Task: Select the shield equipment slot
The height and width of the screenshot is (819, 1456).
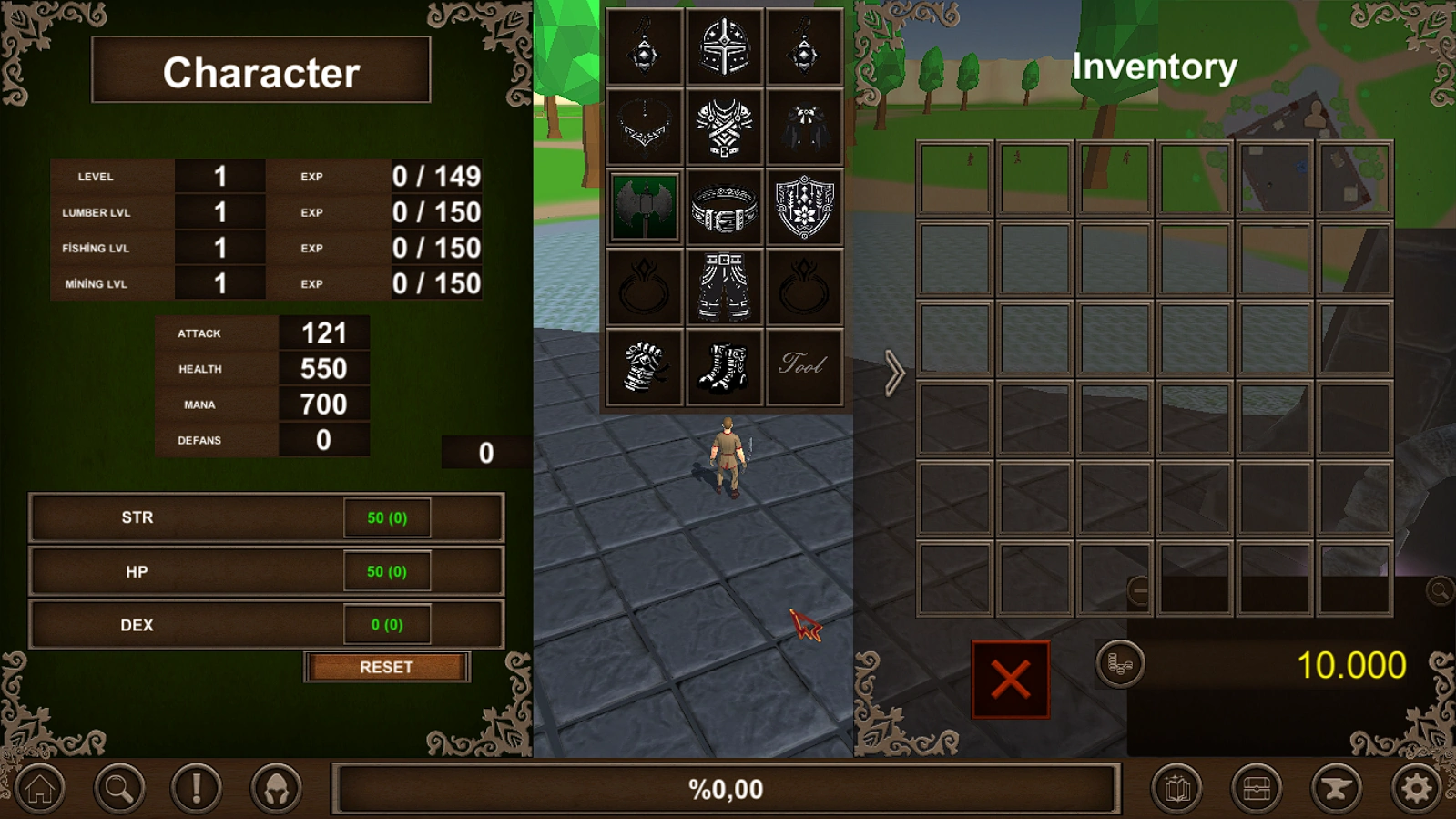Action: pos(803,209)
